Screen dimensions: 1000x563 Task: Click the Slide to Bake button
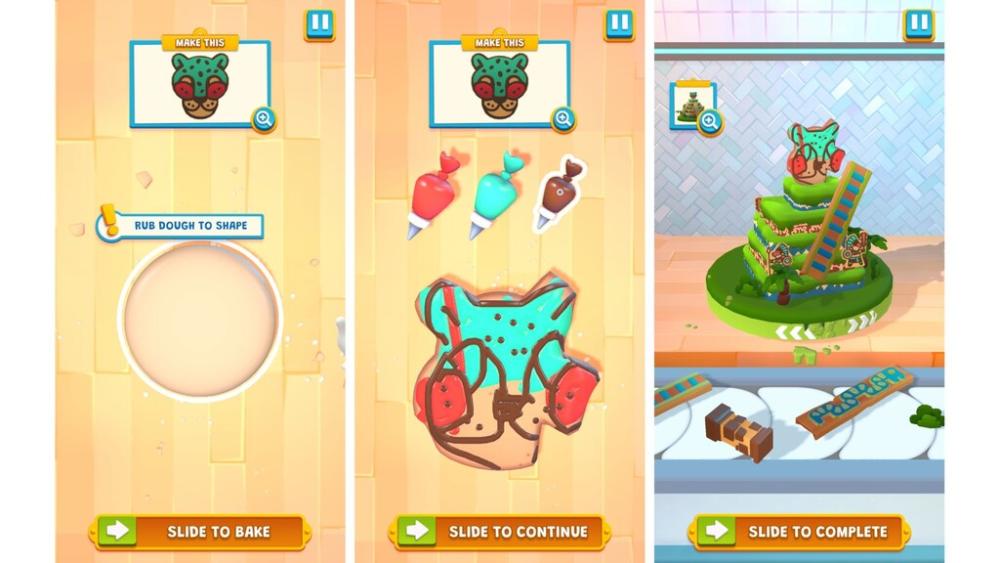199,531
